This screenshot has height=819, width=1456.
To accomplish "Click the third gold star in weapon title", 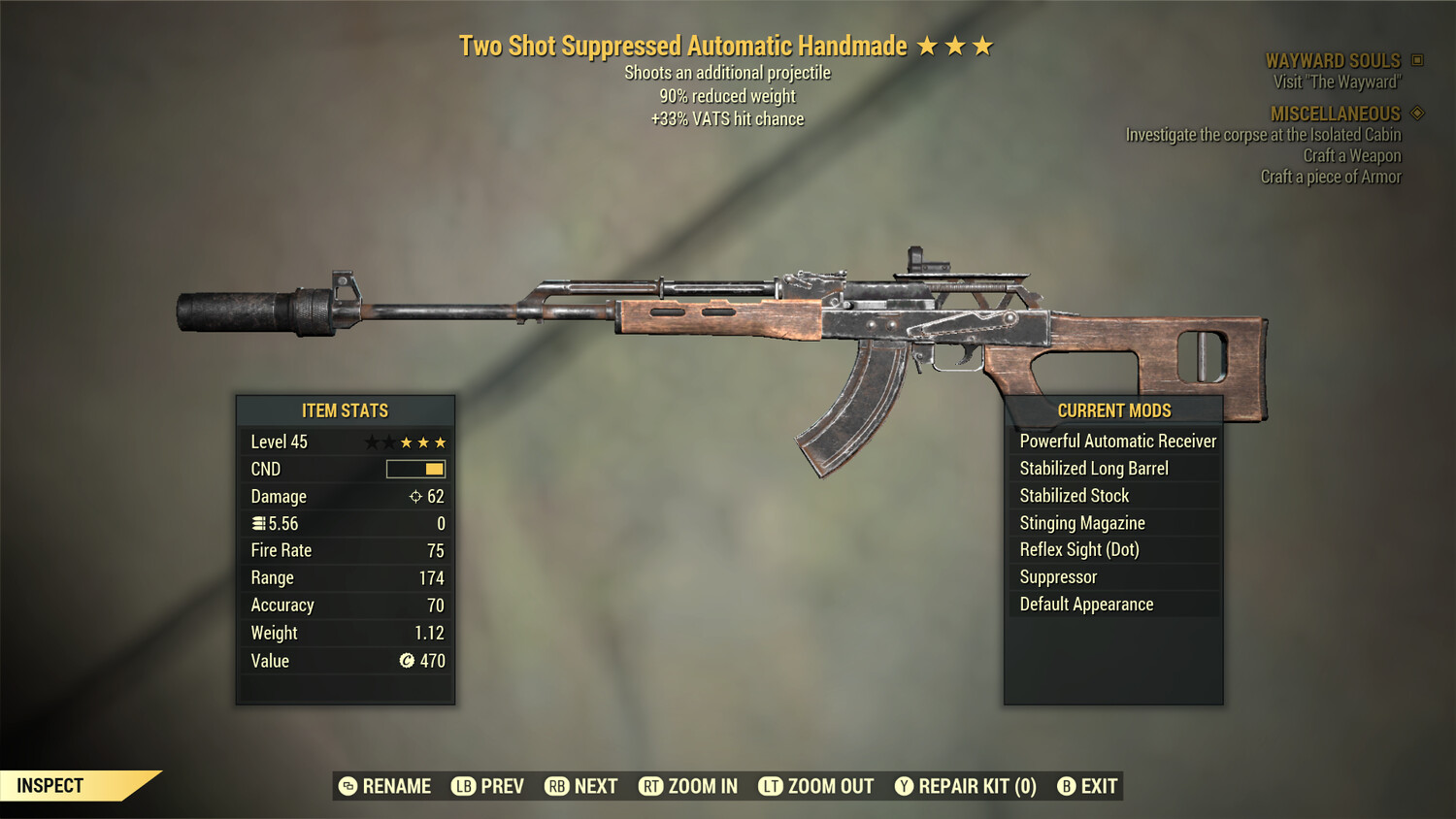I will coord(983,45).
